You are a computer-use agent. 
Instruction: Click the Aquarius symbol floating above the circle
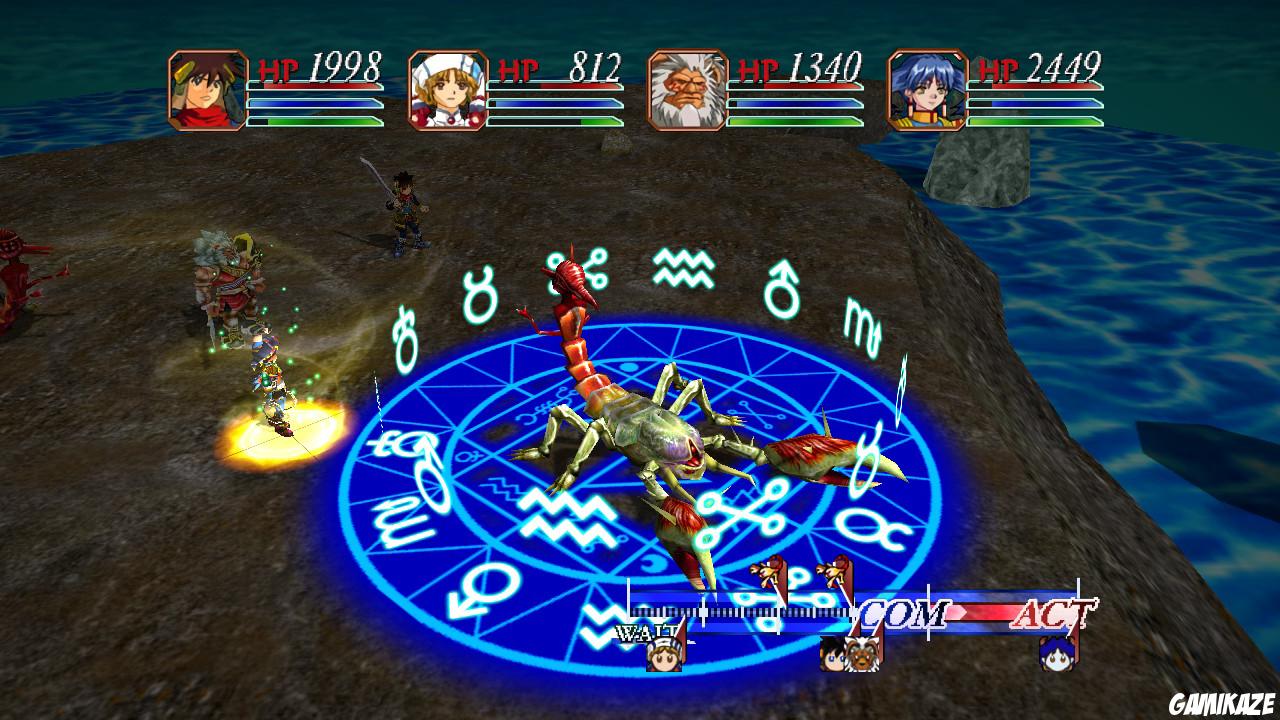pos(684,266)
